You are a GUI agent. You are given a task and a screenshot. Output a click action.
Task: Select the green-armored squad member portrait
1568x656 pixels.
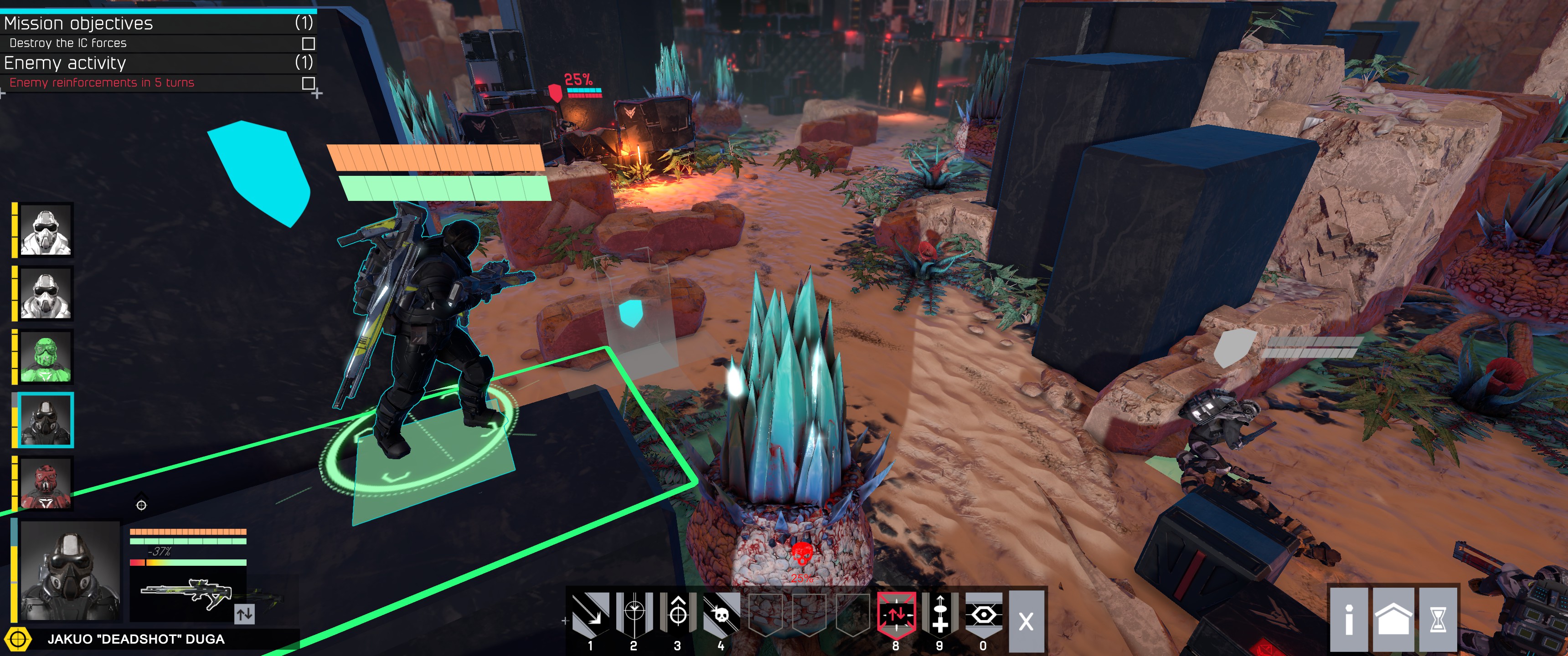tap(46, 357)
